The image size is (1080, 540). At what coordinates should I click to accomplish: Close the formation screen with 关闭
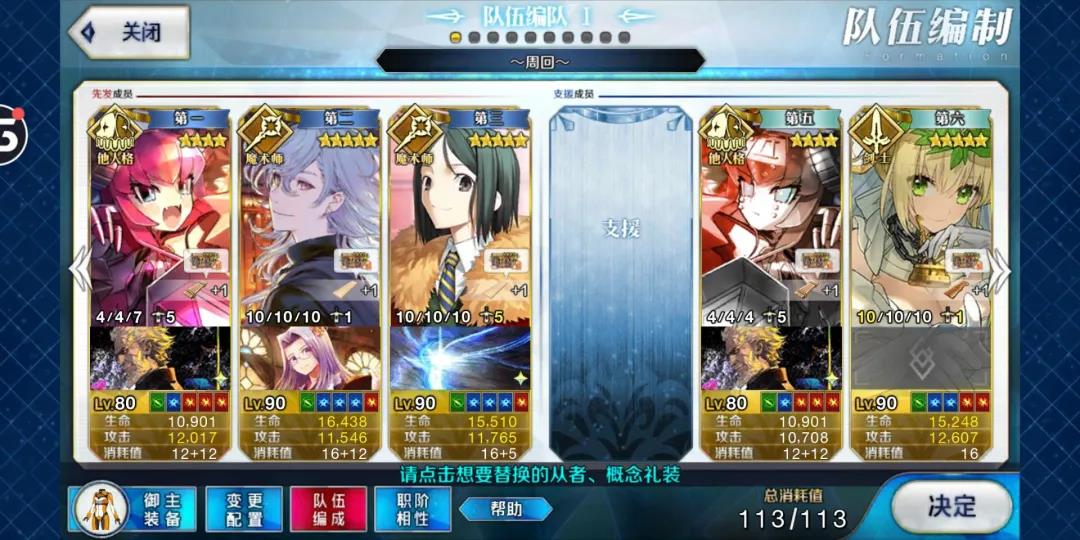coord(130,32)
